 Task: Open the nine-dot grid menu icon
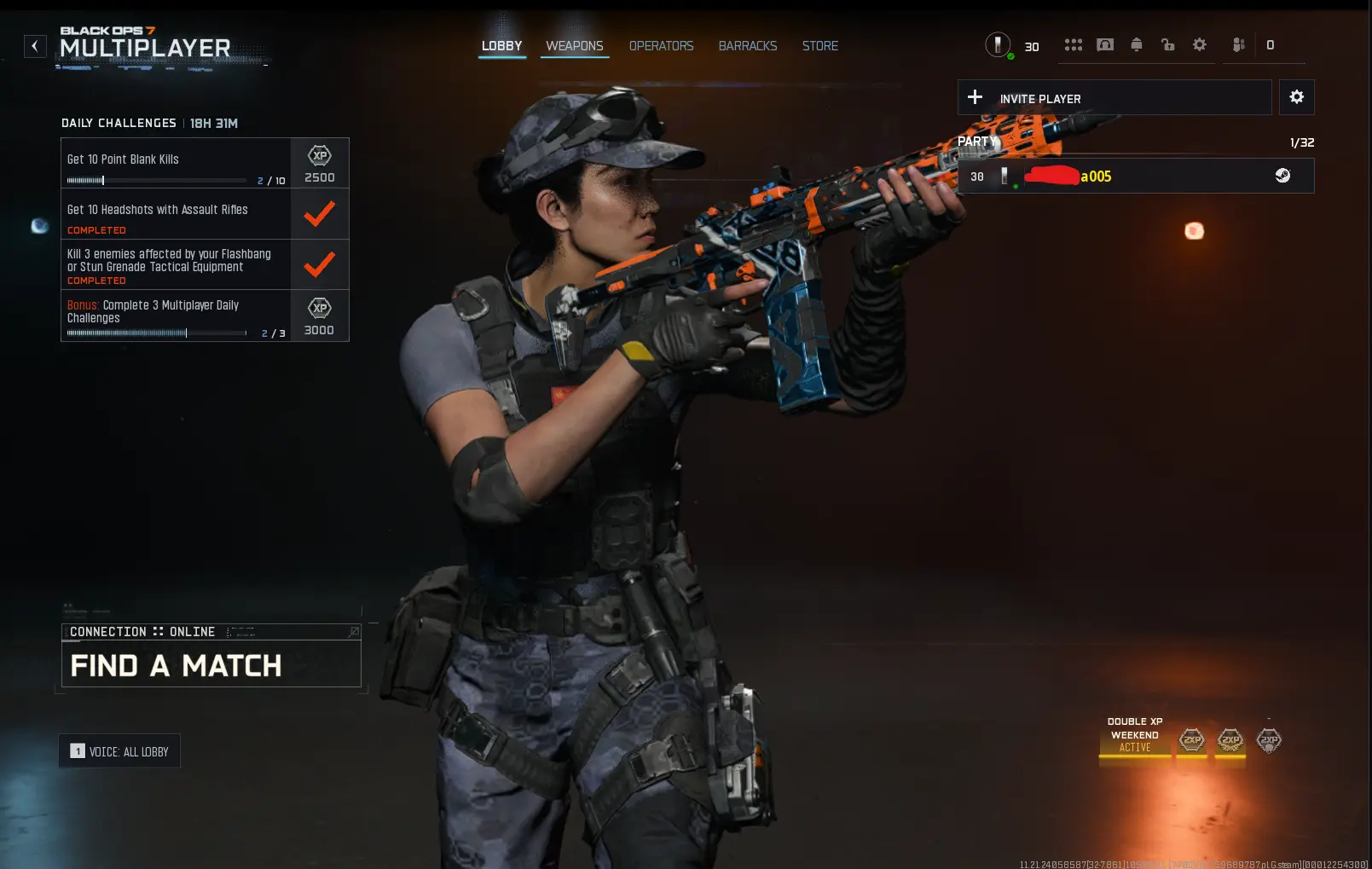tap(1073, 45)
